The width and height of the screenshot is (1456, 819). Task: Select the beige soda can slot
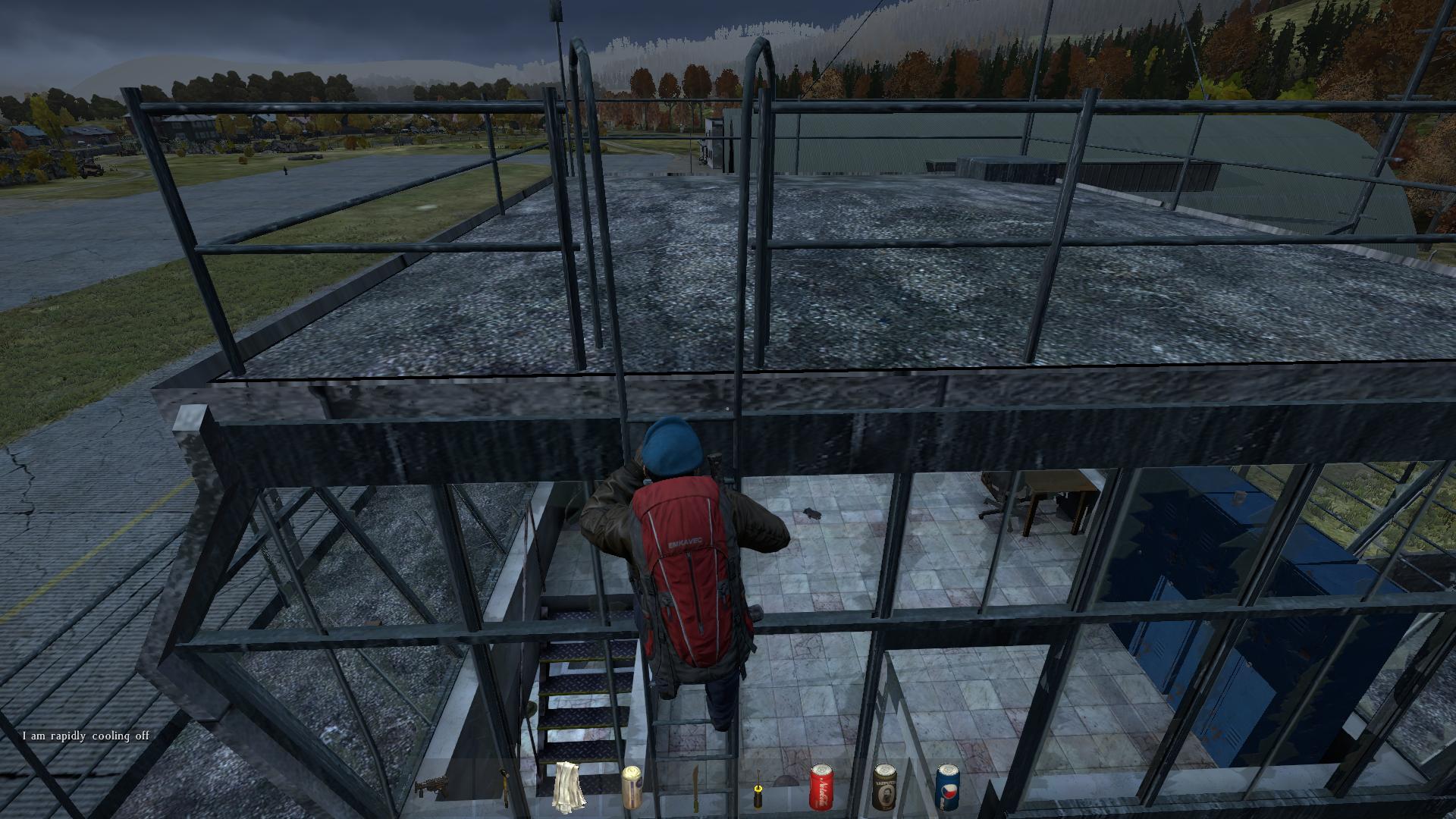point(632,786)
